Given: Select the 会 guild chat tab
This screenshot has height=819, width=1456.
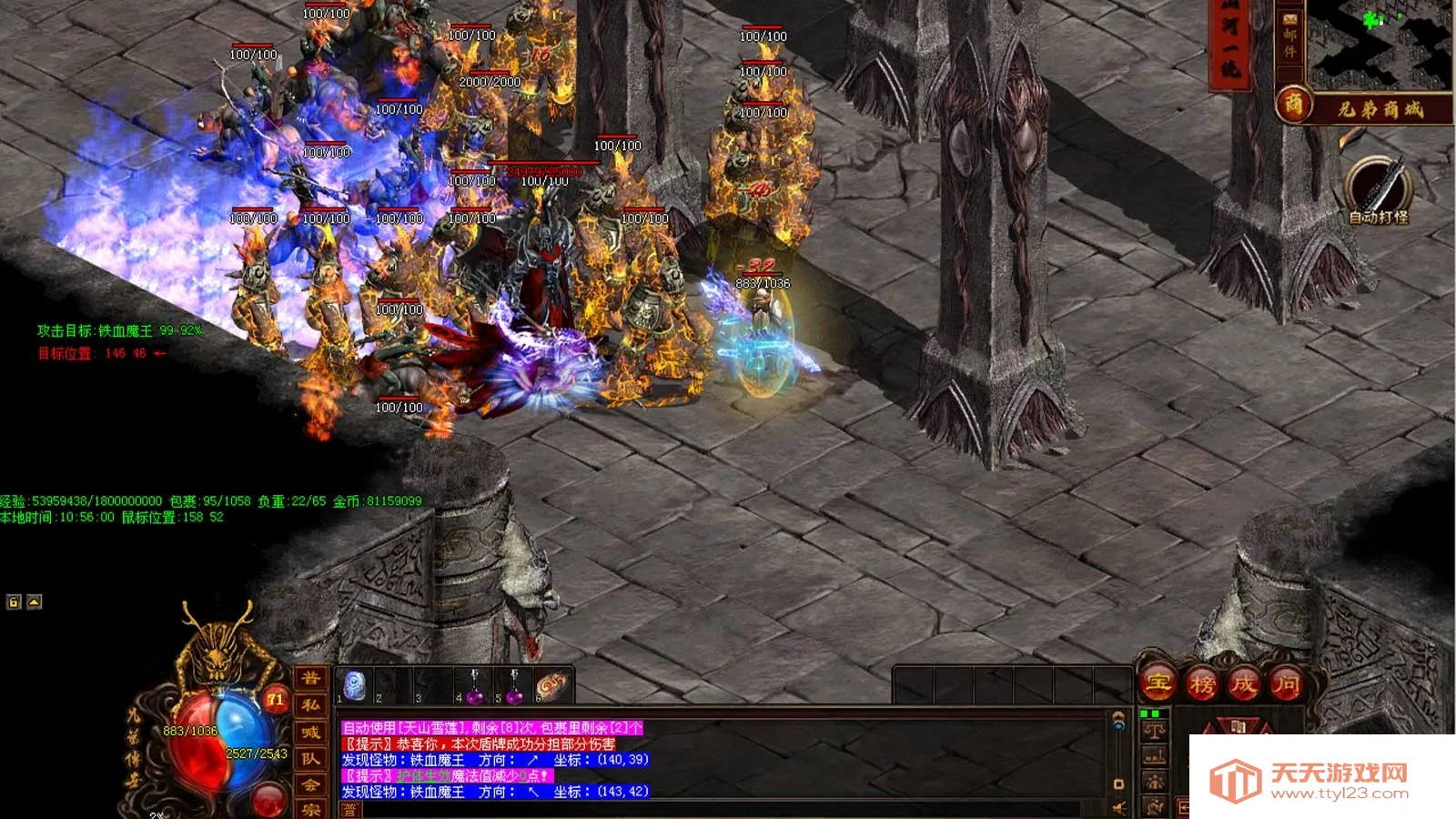Looking at the screenshot, I should click(310, 784).
